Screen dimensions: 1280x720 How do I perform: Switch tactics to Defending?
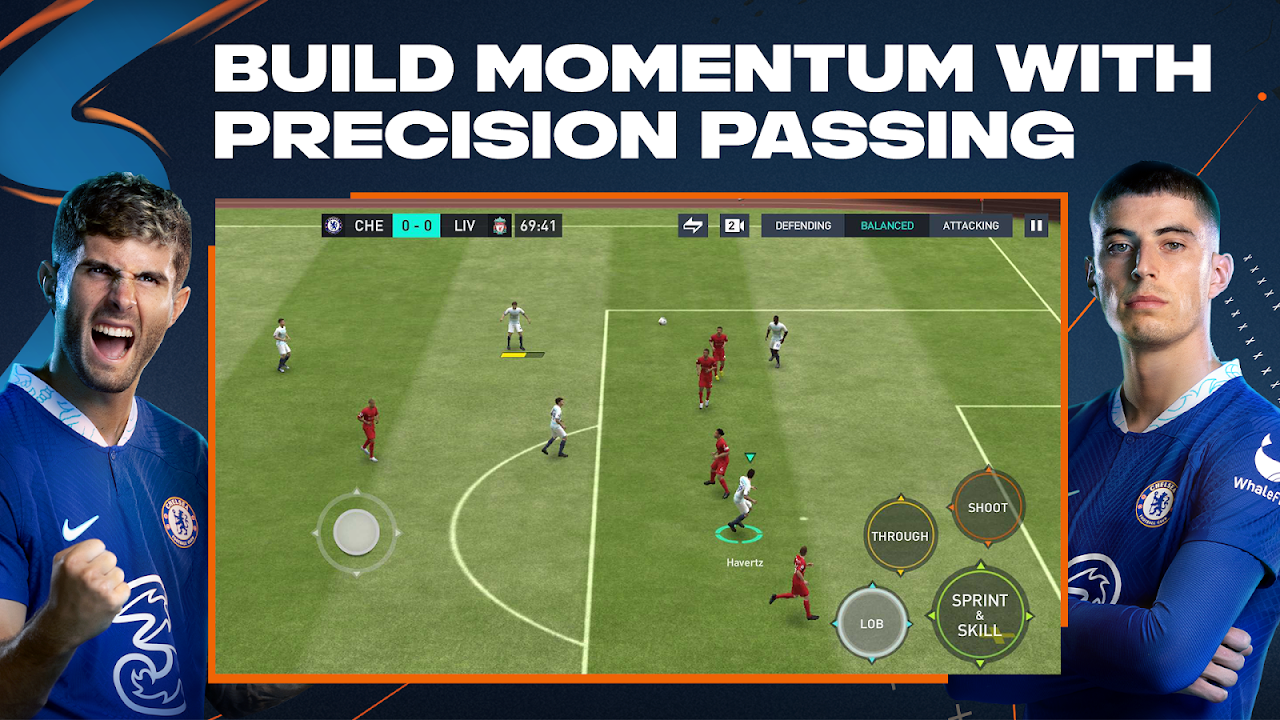803,226
